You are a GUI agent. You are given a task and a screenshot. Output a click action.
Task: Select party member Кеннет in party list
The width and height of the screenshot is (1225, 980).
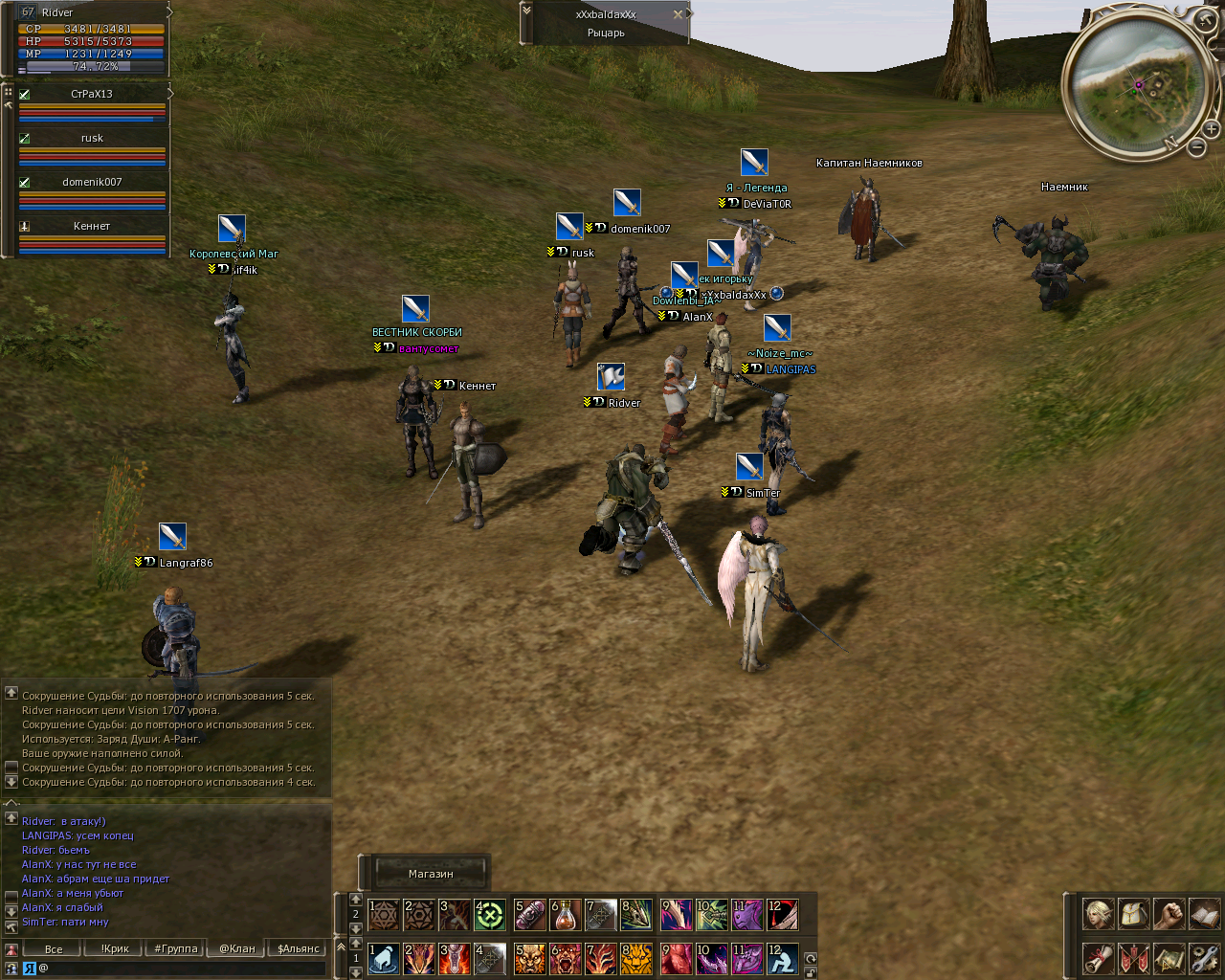tap(92, 226)
